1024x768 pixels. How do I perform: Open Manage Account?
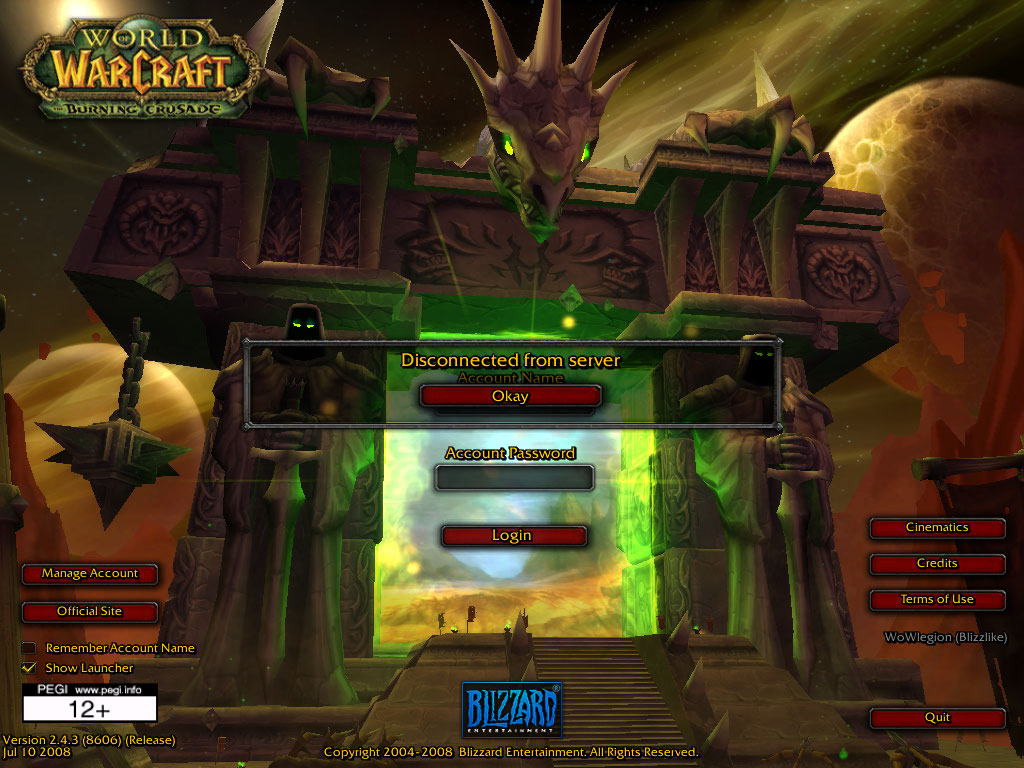(90, 574)
